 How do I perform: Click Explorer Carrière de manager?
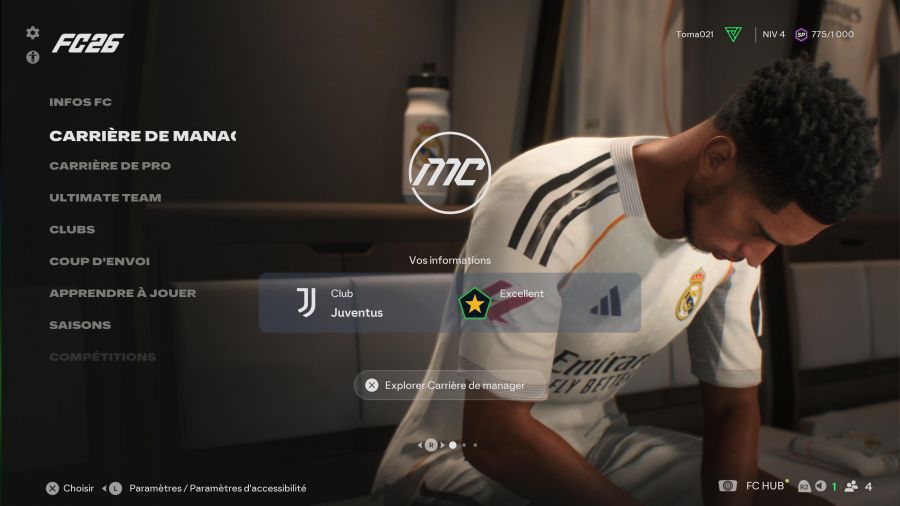[x=449, y=385]
